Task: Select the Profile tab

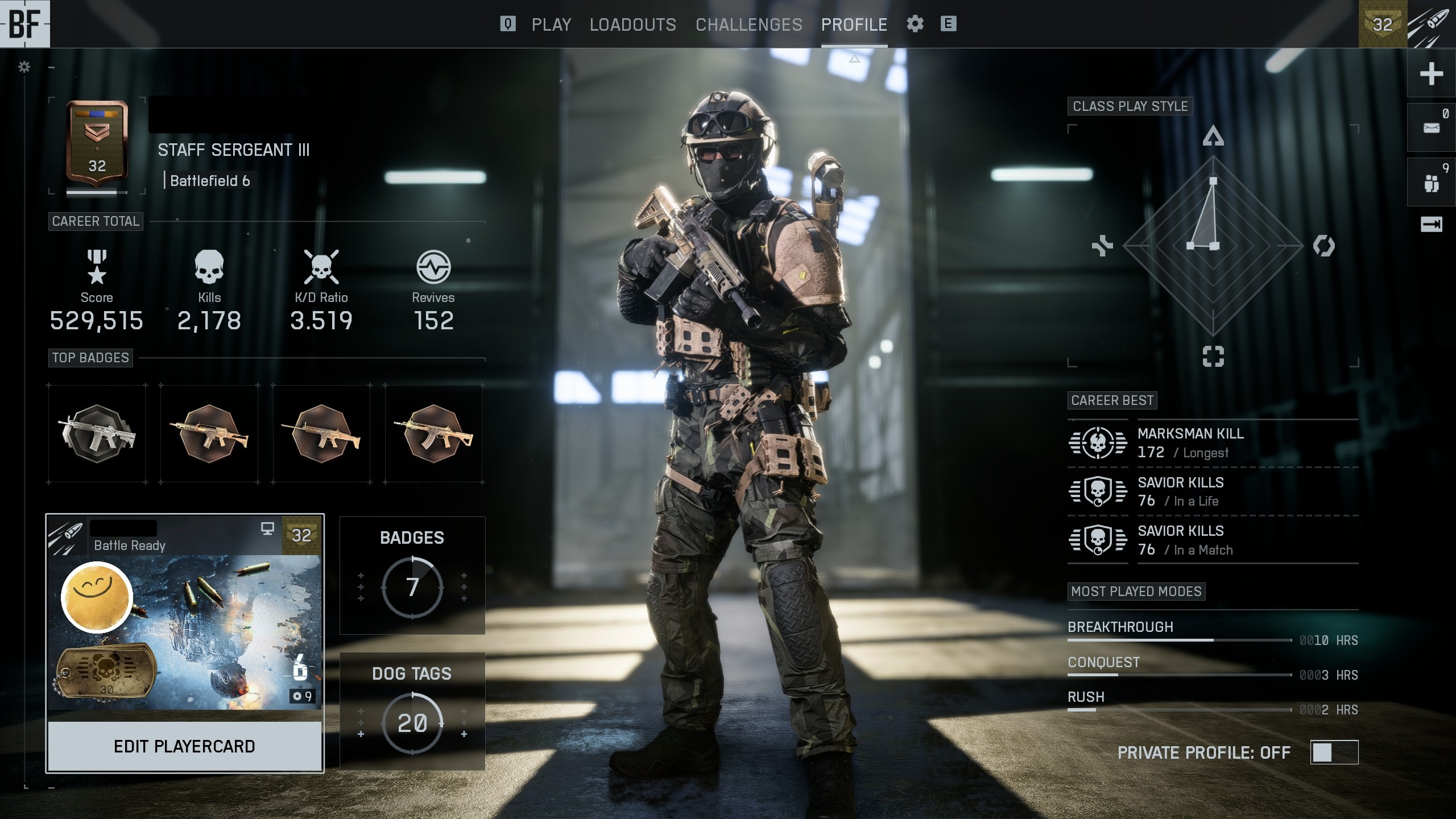Action: point(854,24)
